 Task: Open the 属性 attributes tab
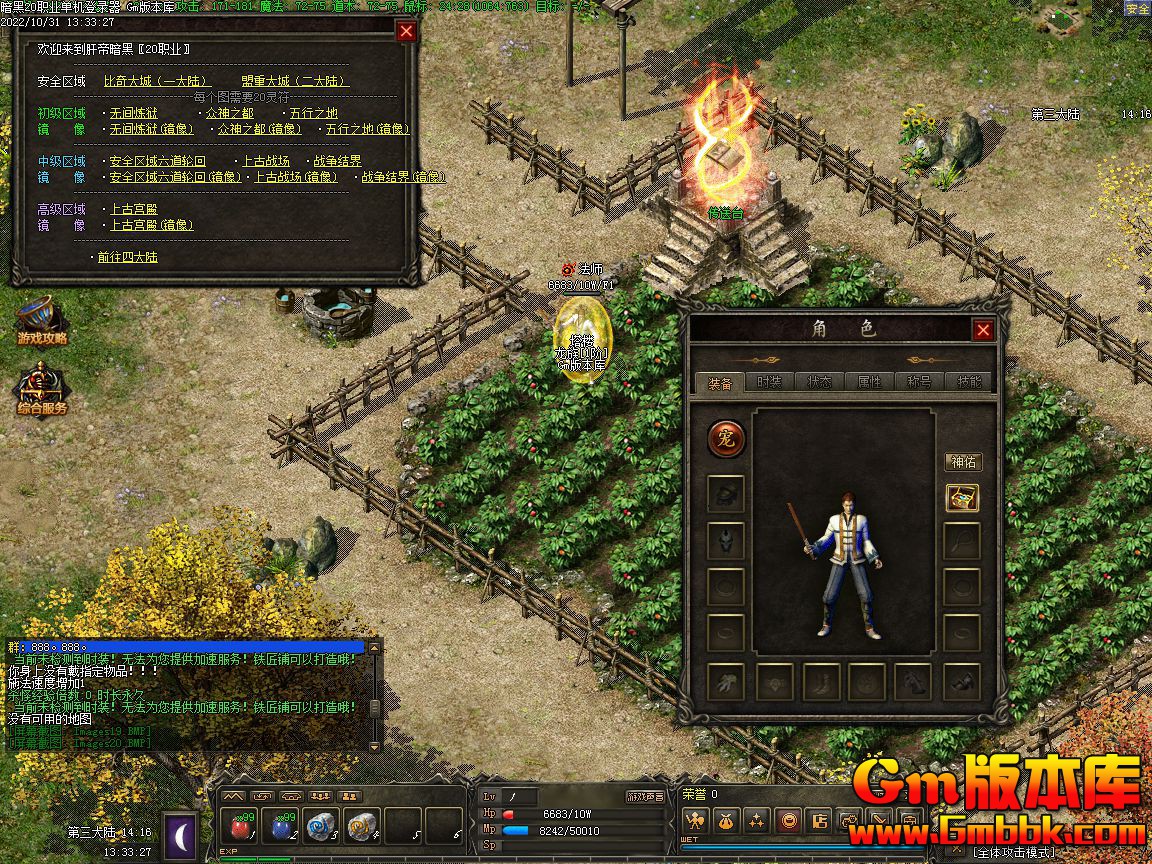point(869,381)
